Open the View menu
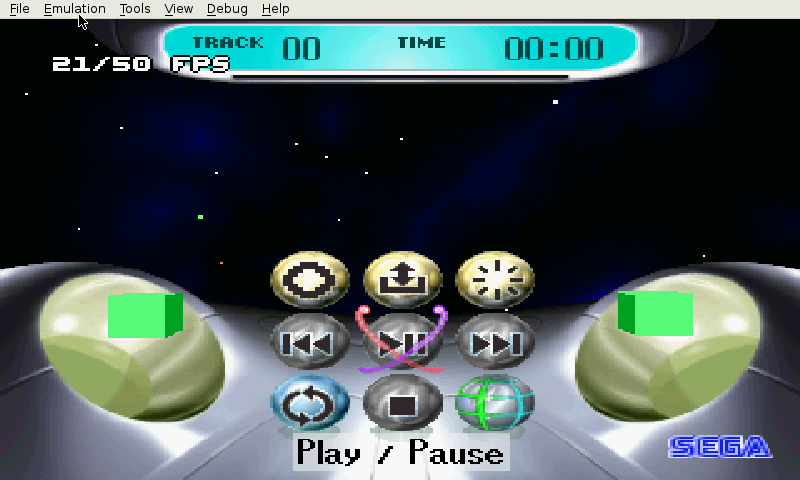Viewport: 800px width, 480px height. [x=179, y=9]
